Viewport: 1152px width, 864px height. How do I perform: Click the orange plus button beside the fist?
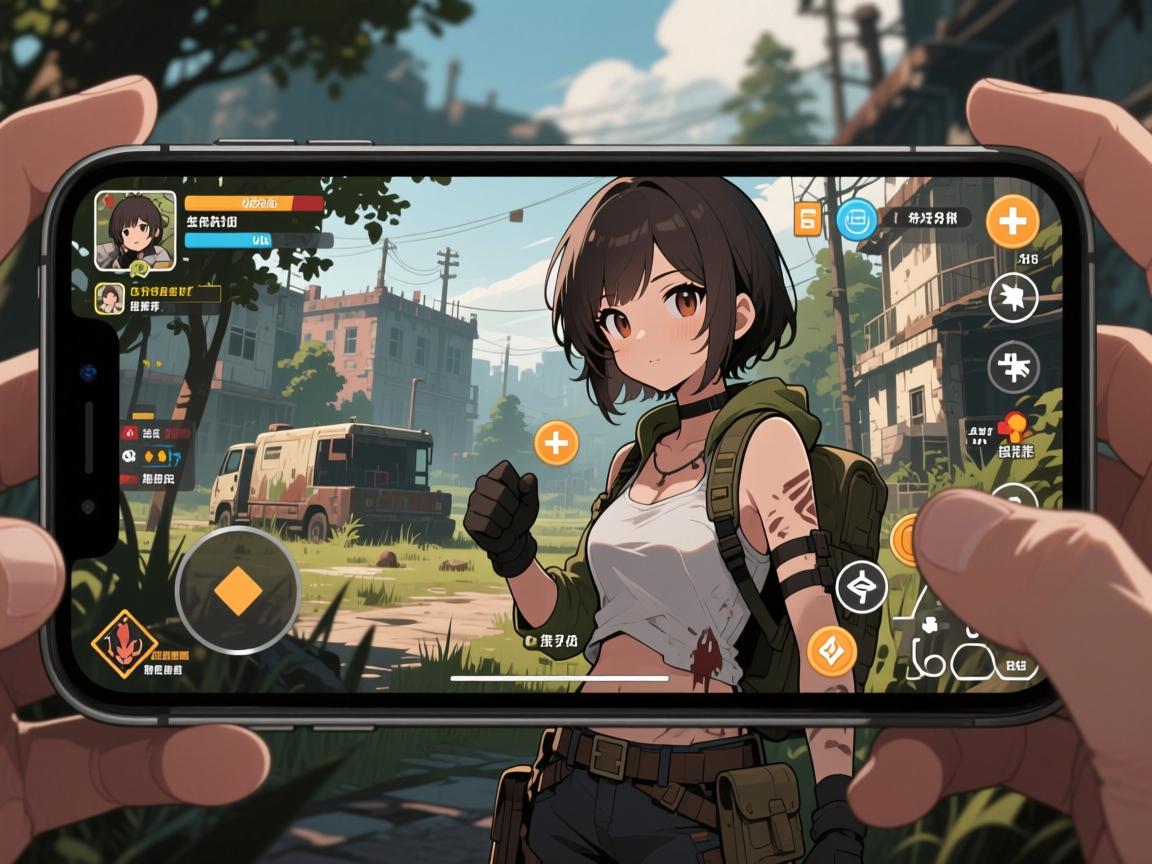click(x=556, y=443)
